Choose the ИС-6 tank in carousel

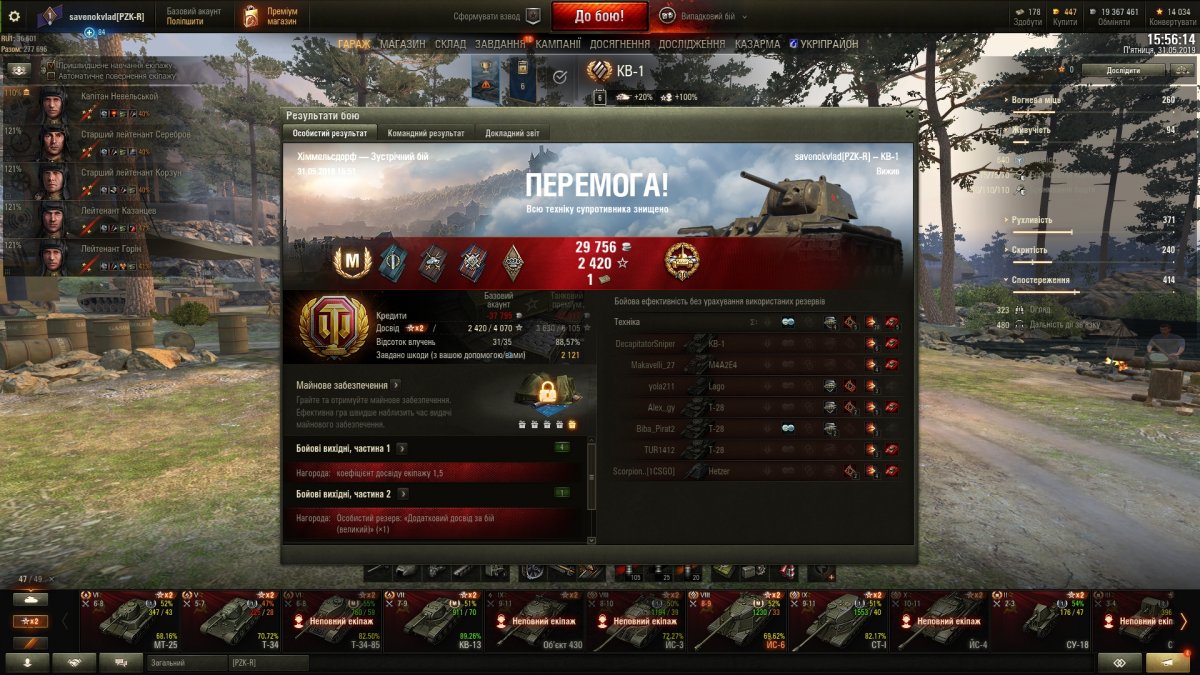click(738, 618)
